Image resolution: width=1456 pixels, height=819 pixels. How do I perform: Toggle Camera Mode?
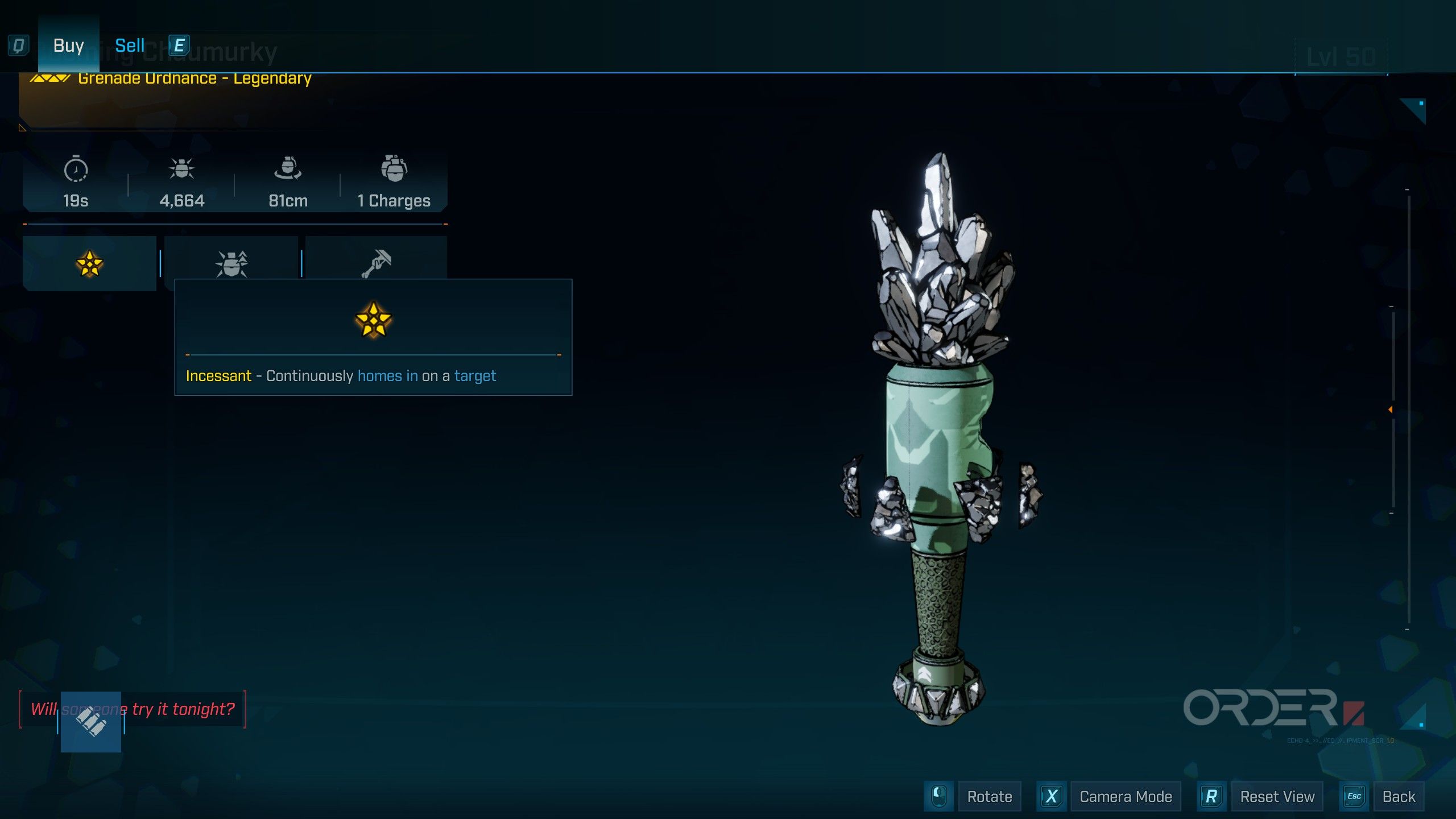point(1125,796)
